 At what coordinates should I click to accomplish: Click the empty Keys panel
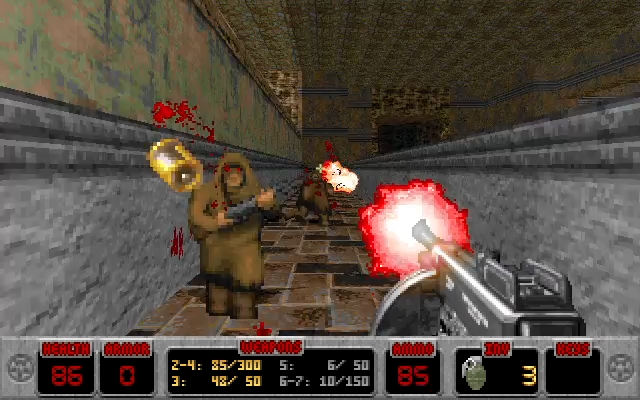point(572,372)
